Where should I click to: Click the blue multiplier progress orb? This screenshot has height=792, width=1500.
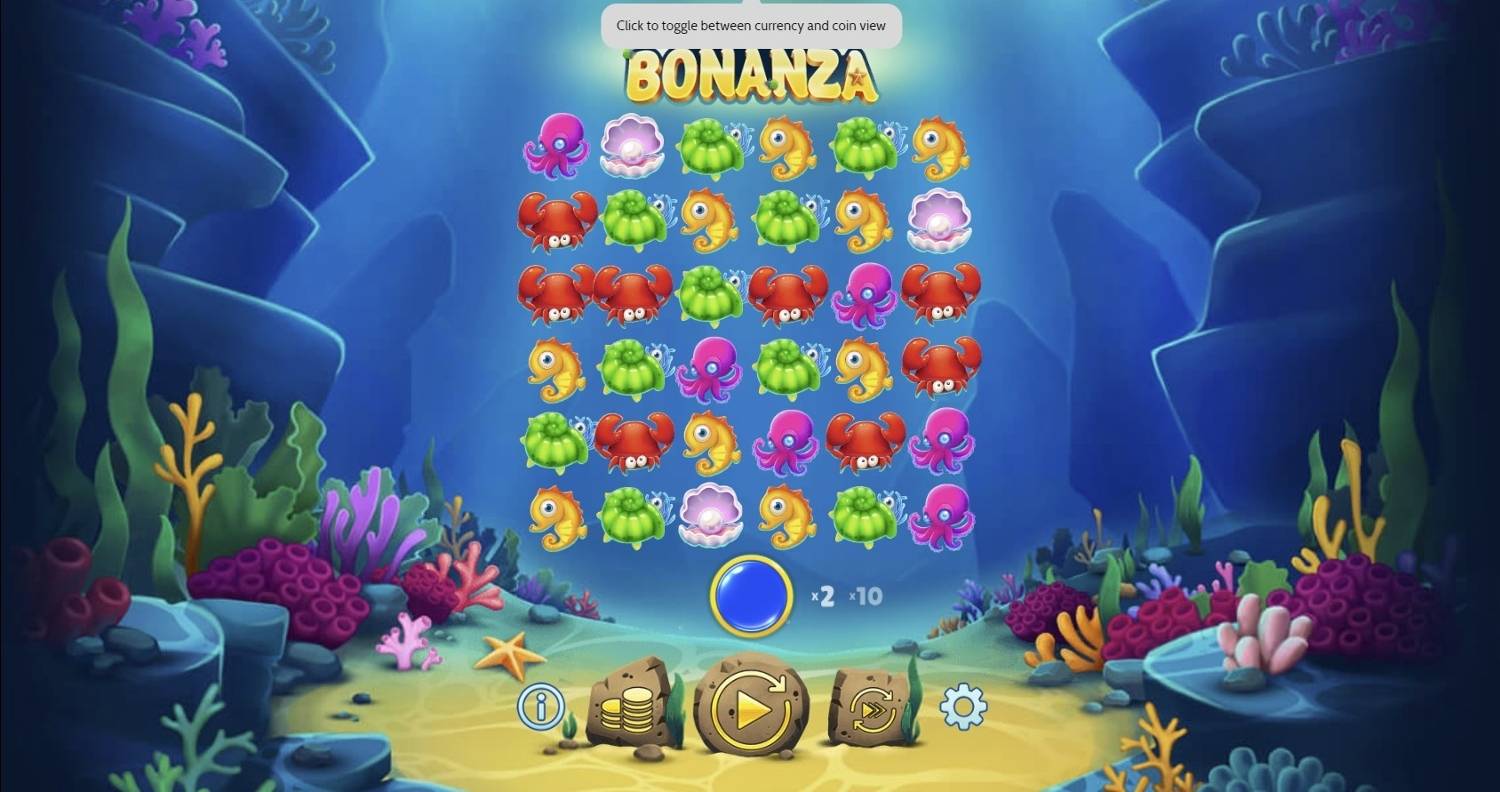click(x=752, y=596)
